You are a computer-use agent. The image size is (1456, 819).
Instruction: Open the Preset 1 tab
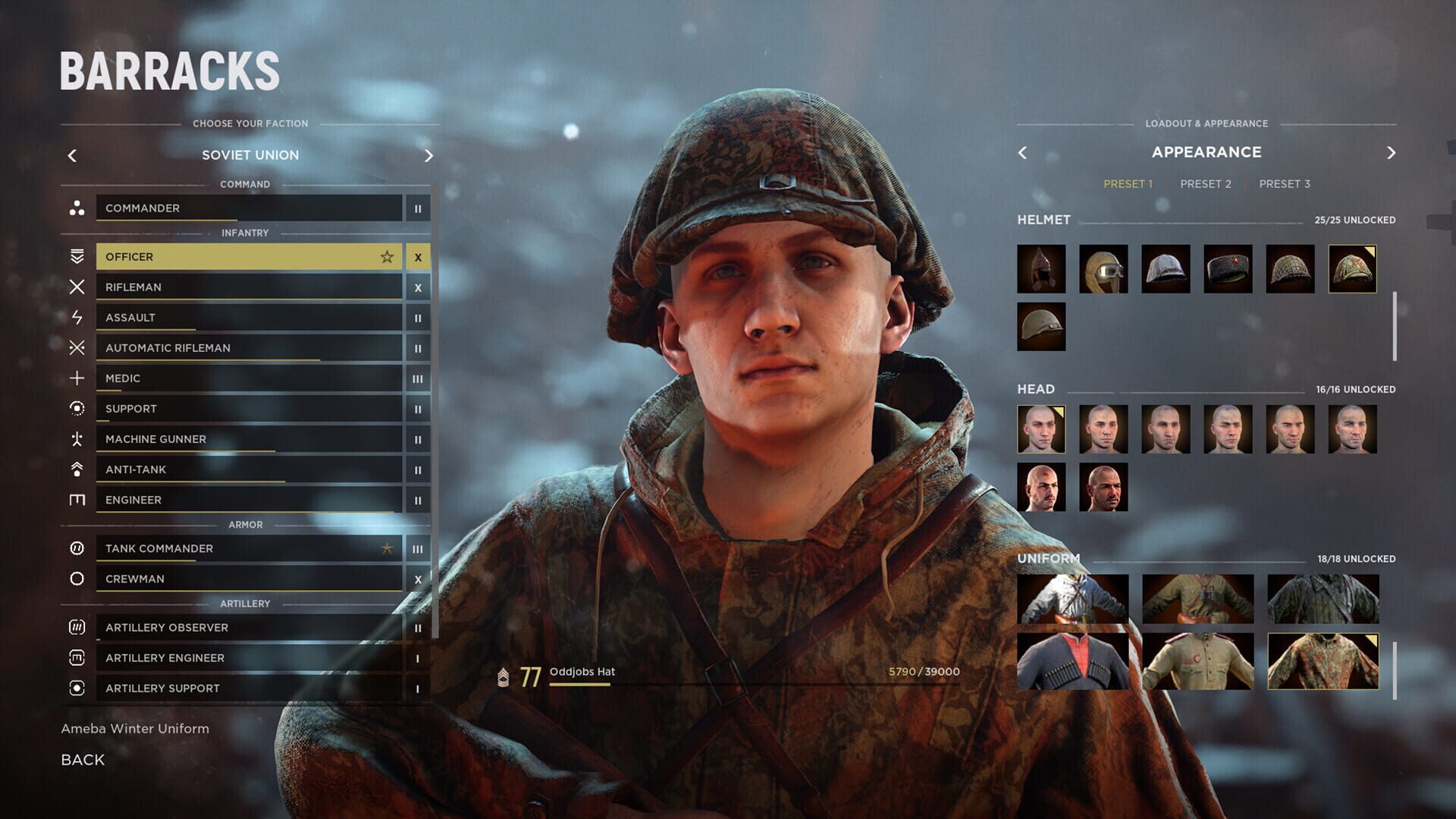(x=1128, y=183)
